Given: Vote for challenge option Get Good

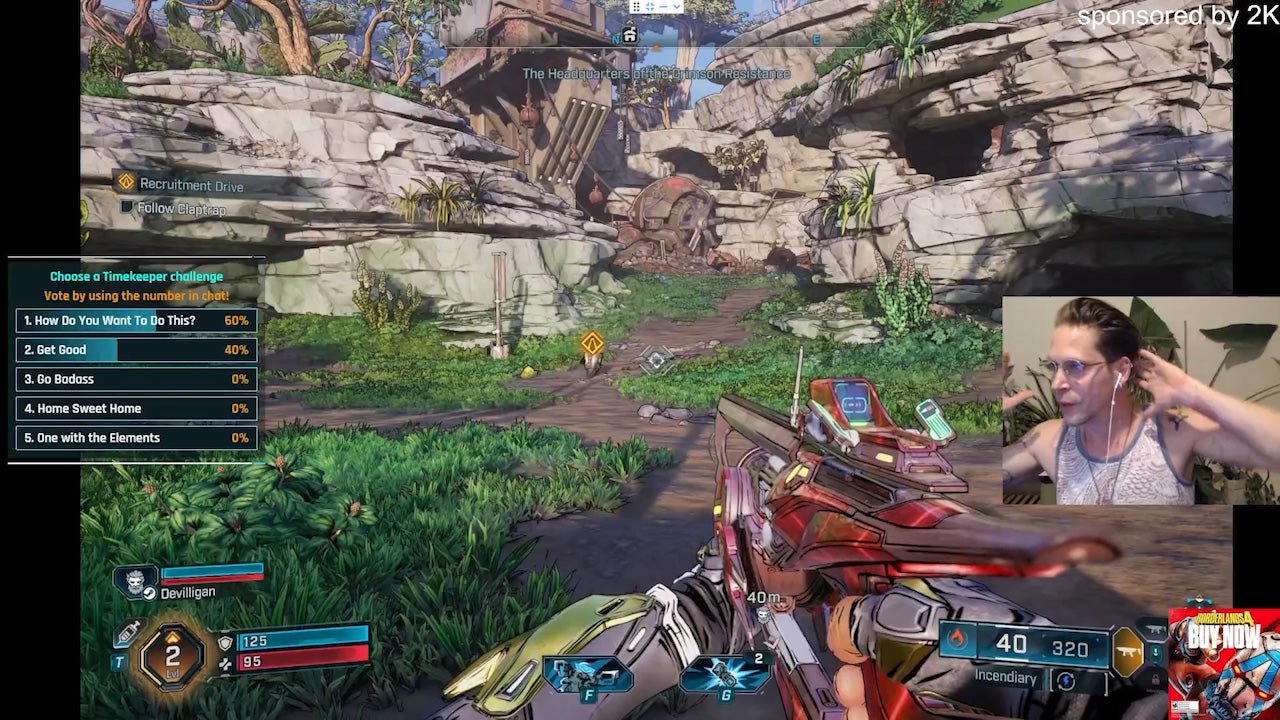Looking at the screenshot, I should point(135,350).
